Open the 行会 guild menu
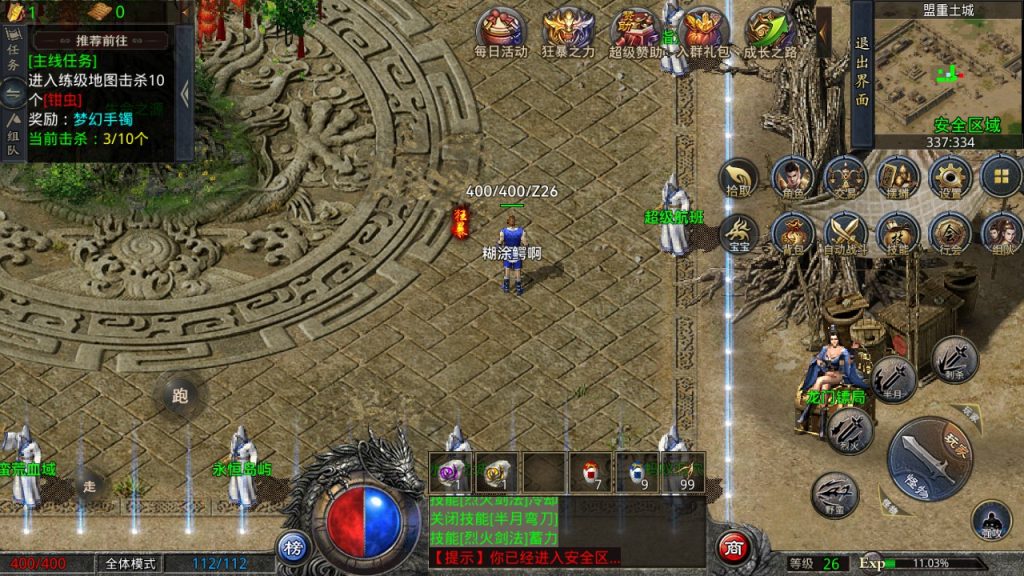This screenshot has width=1024, height=576. (x=949, y=234)
